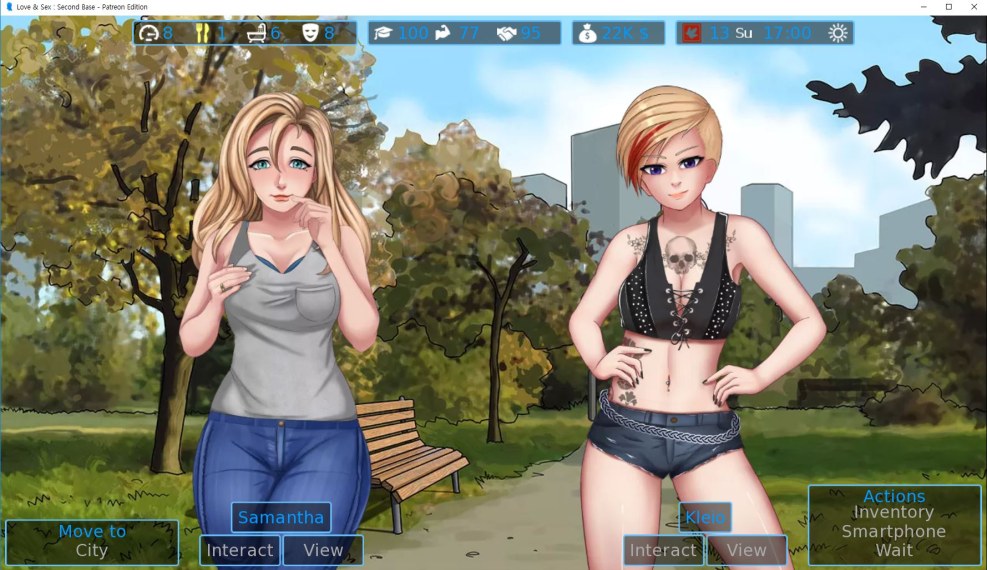Image resolution: width=987 pixels, height=570 pixels.
Task: Open Samantha's View option
Action: coord(323,550)
